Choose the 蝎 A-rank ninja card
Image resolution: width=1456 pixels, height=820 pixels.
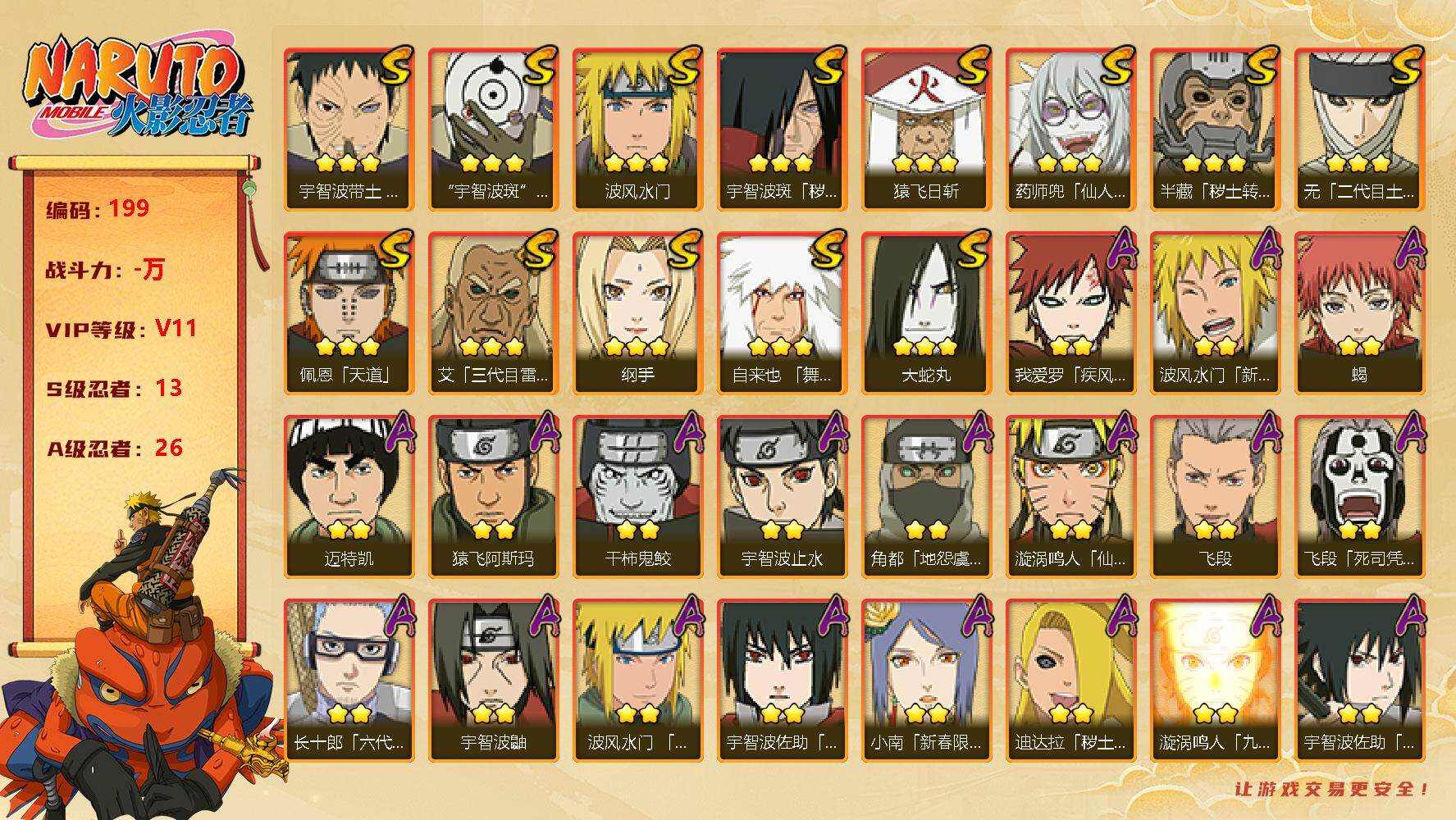(1359, 312)
